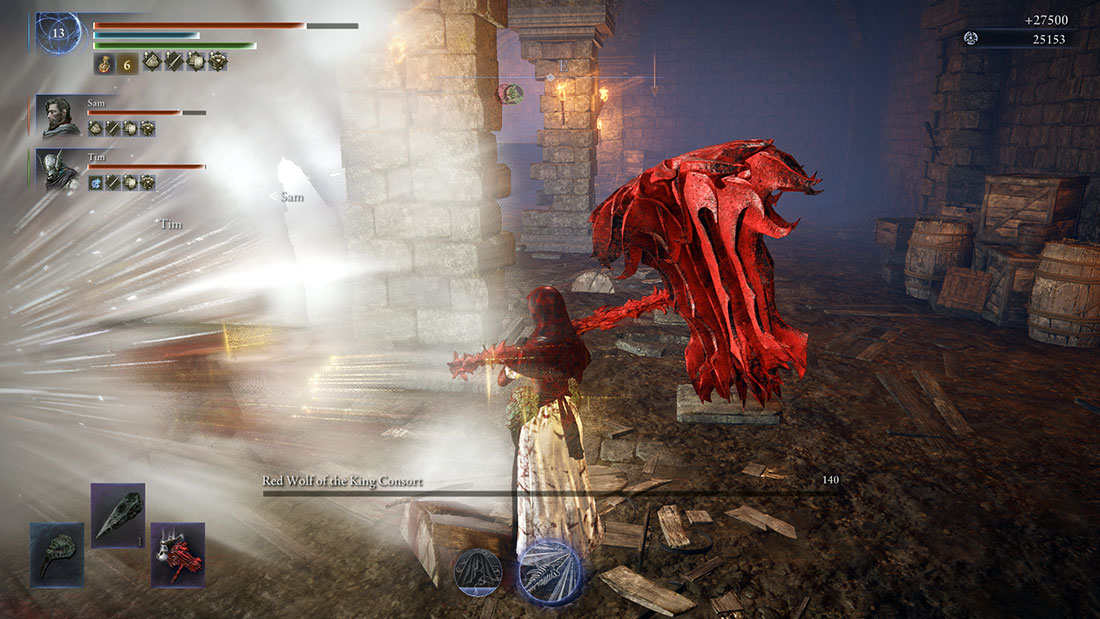This screenshot has height=619, width=1100.
Task: Select the red flask item icon
Action: tap(104, 63)
